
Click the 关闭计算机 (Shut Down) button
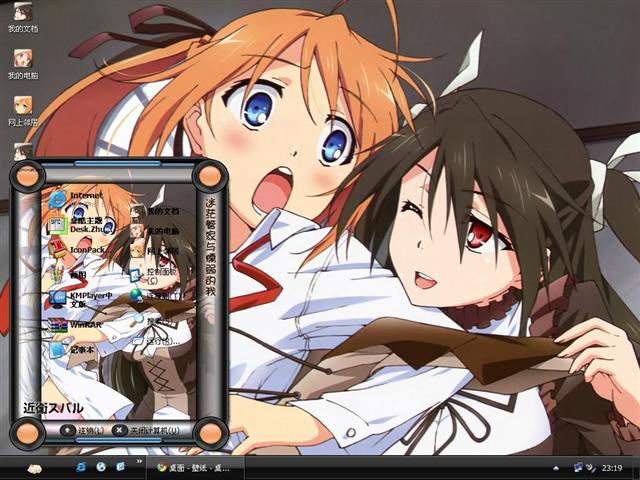146,430
